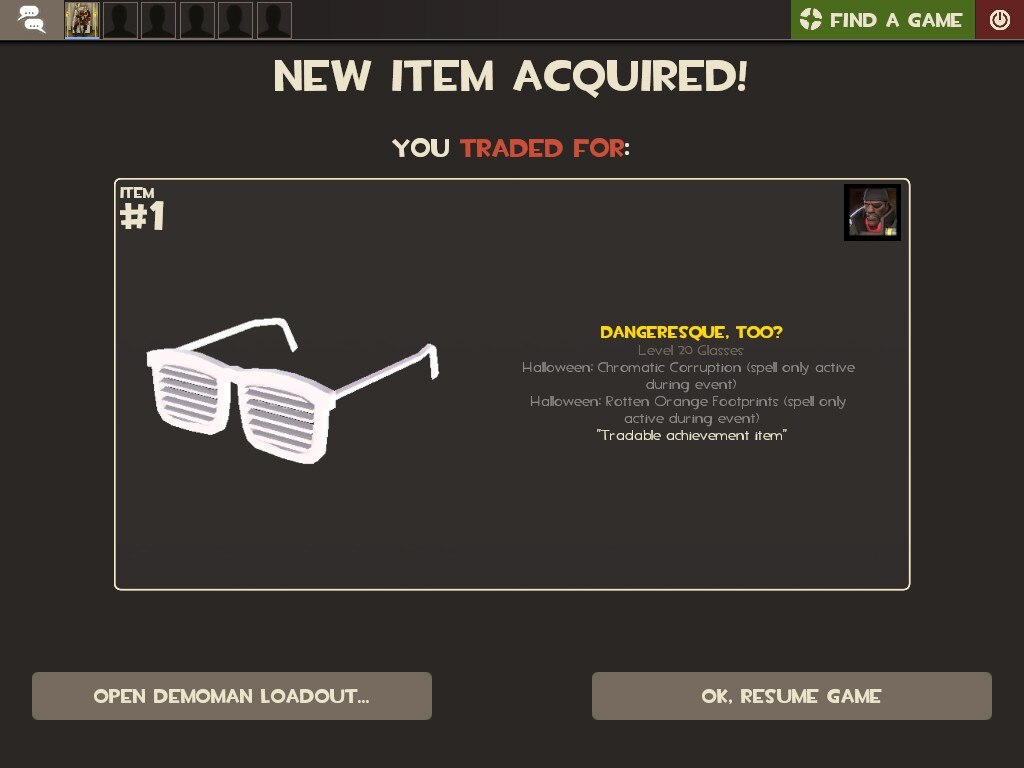
Task: Open Find a Game matchmaking
Action: [x=883, y=20]
